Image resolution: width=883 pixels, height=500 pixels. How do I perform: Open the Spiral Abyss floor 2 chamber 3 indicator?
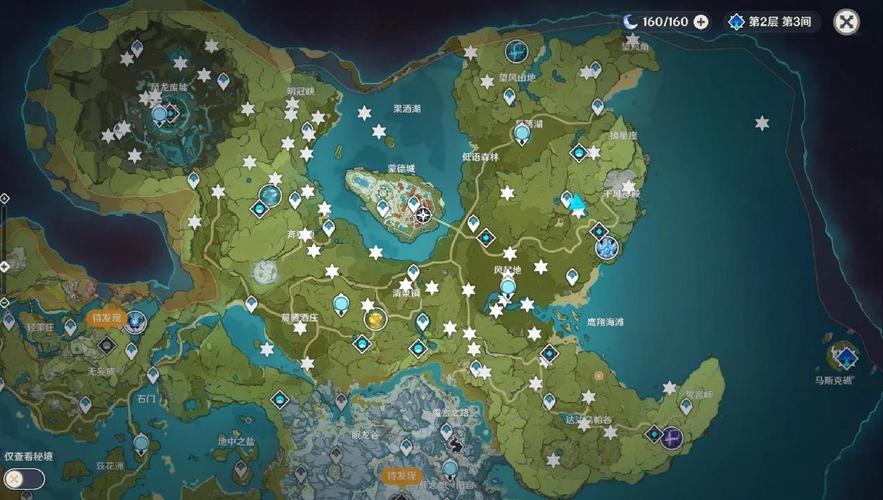(773, 22)
